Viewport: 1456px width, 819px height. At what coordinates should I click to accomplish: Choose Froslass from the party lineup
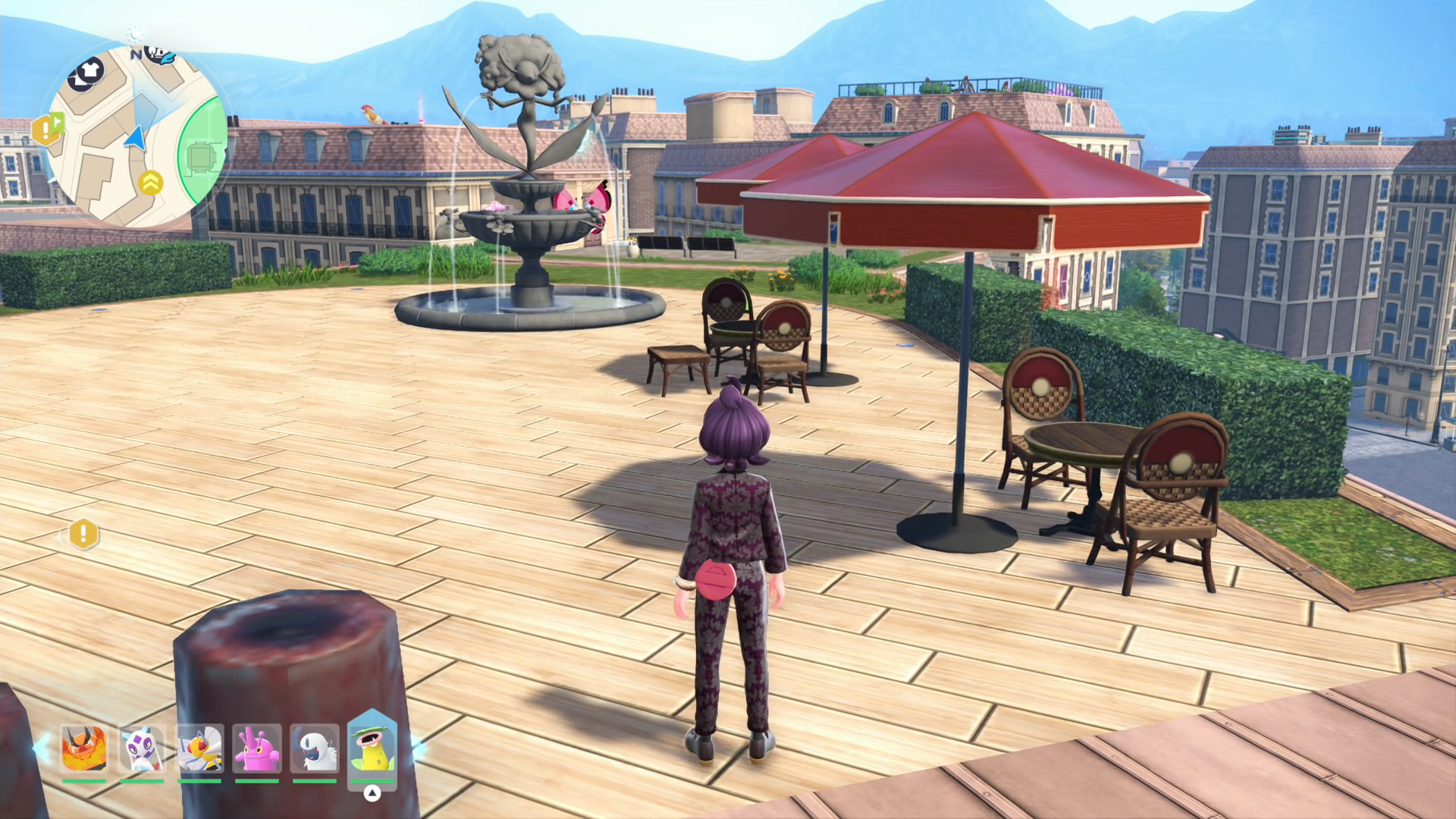pyautogui.click(x=142, y=748)
